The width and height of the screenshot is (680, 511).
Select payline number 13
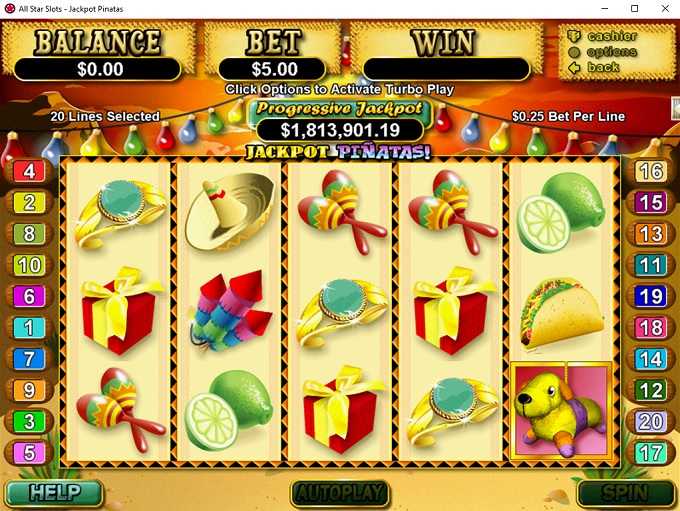[x=650, y=234]
